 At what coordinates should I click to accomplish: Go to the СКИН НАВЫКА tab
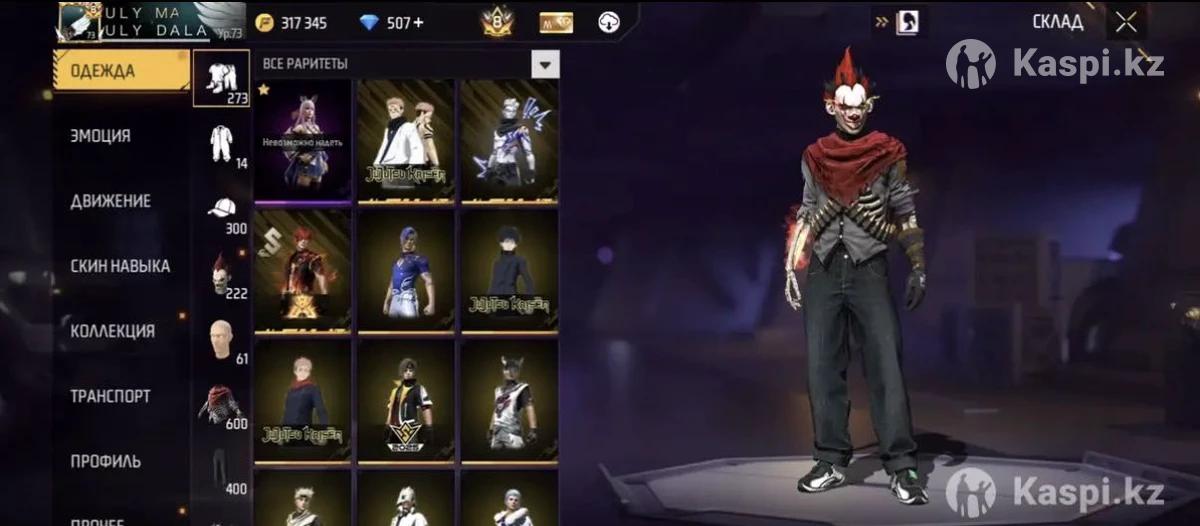click(120, 266)
